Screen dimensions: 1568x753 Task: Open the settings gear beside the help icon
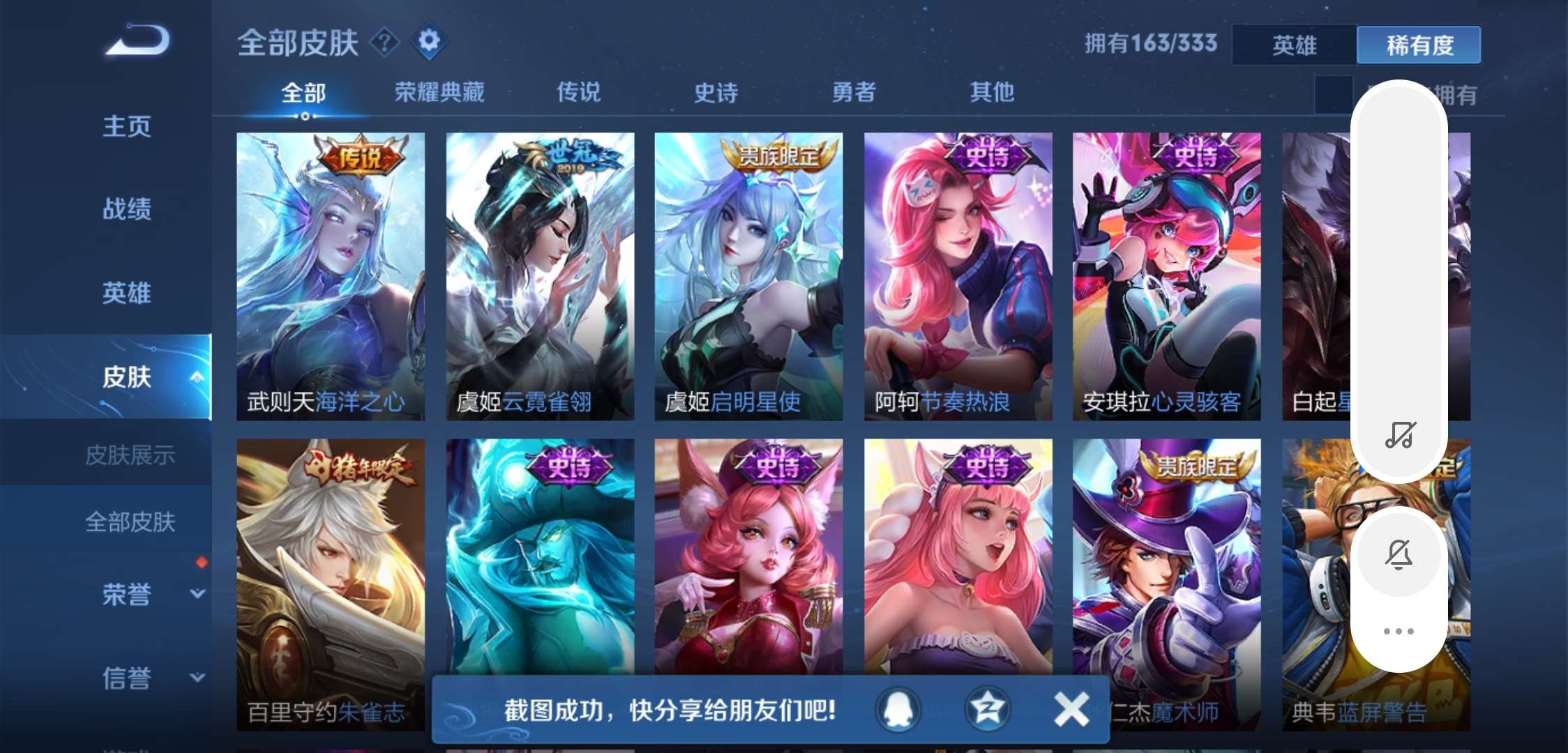[430, 40]
